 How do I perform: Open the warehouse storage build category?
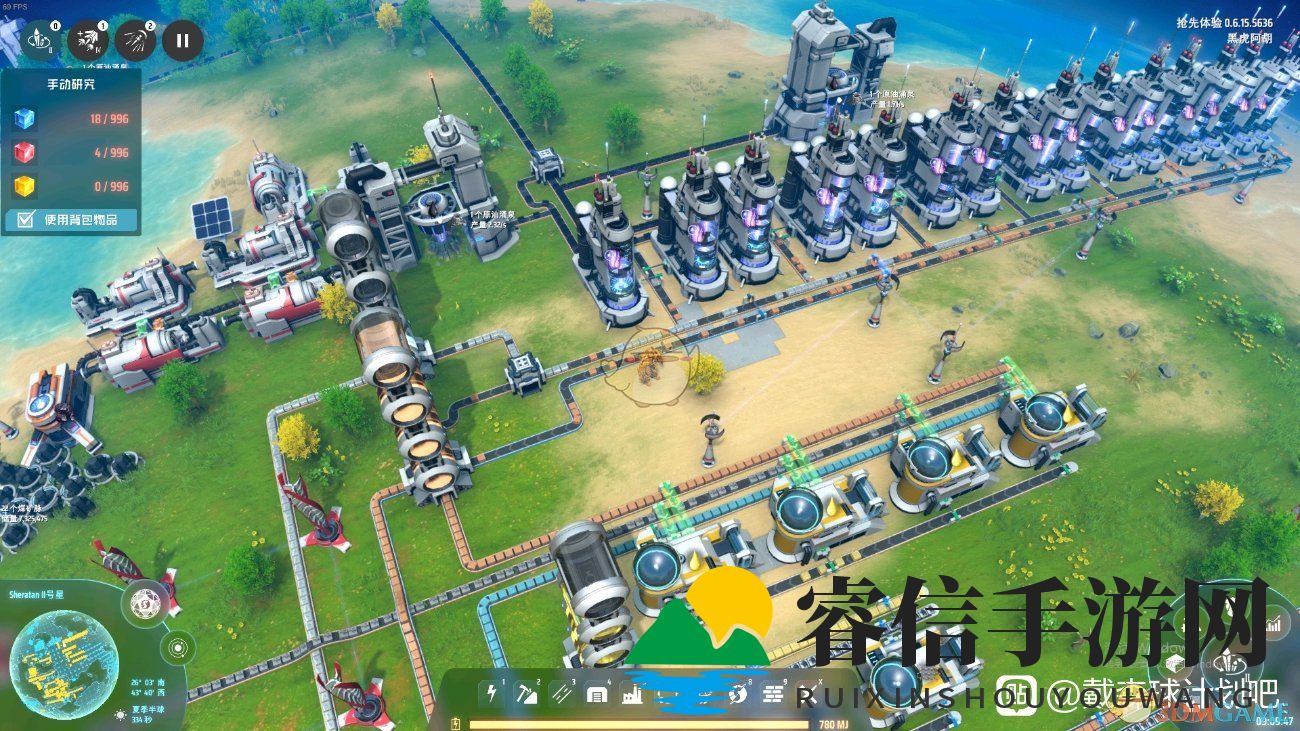[x=597, y=693]
